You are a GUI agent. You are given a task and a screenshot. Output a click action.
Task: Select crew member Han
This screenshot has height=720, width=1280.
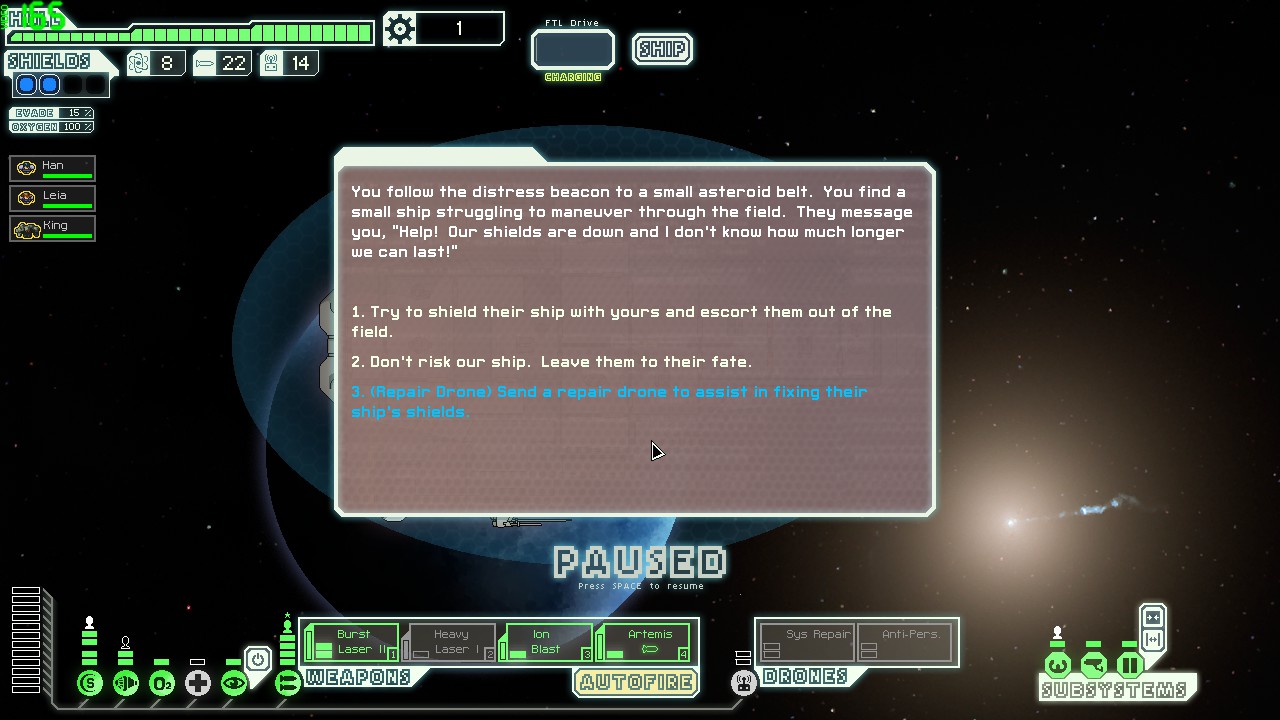pyautogui.click(x=53, y=168)
